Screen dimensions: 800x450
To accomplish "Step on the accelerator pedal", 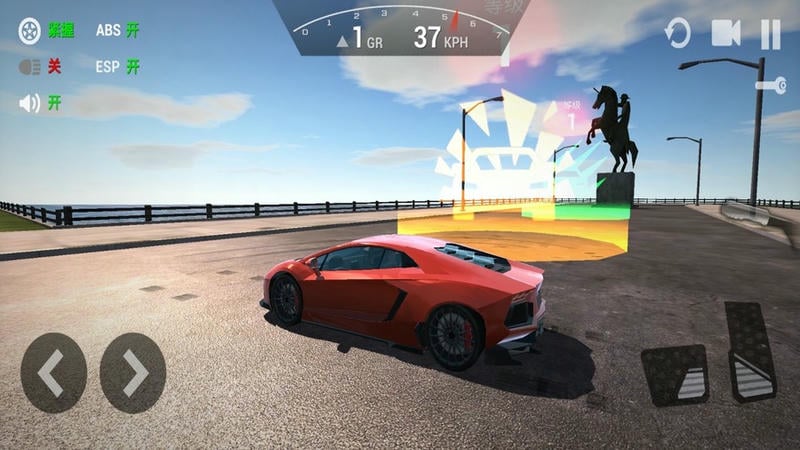I will 750,351.
